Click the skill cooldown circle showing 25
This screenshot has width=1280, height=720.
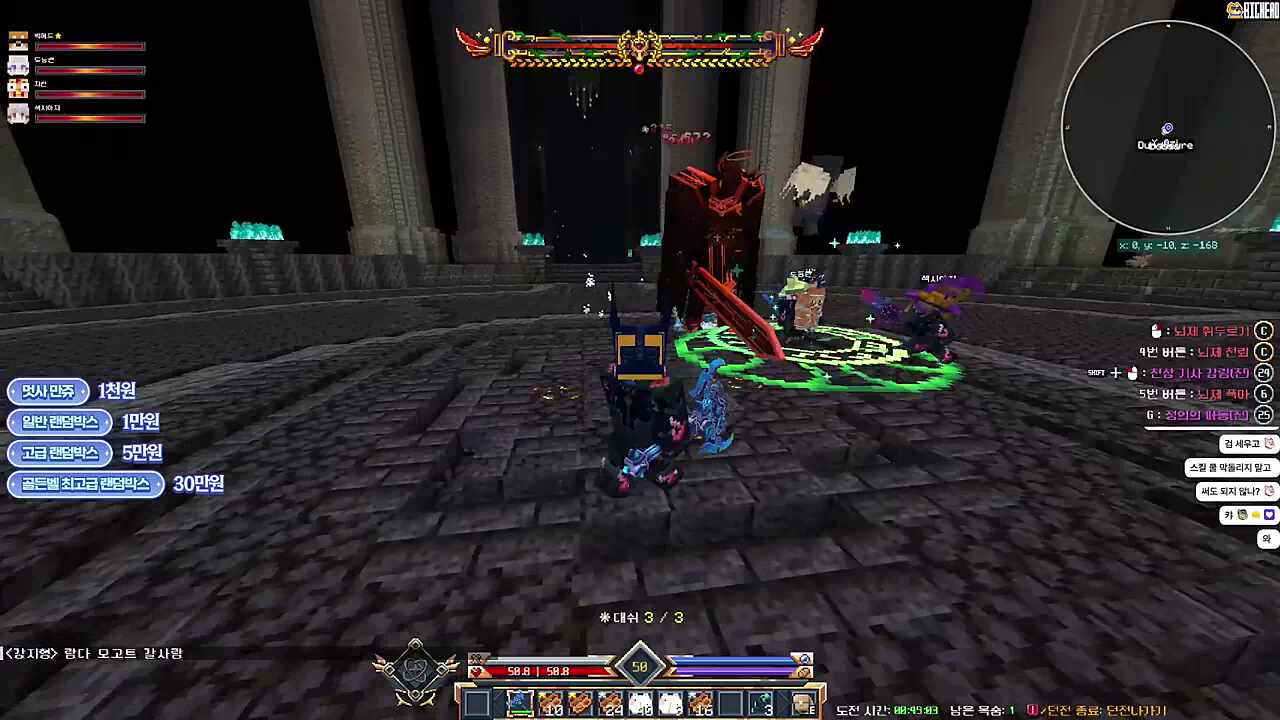[x=1264, y=415]
